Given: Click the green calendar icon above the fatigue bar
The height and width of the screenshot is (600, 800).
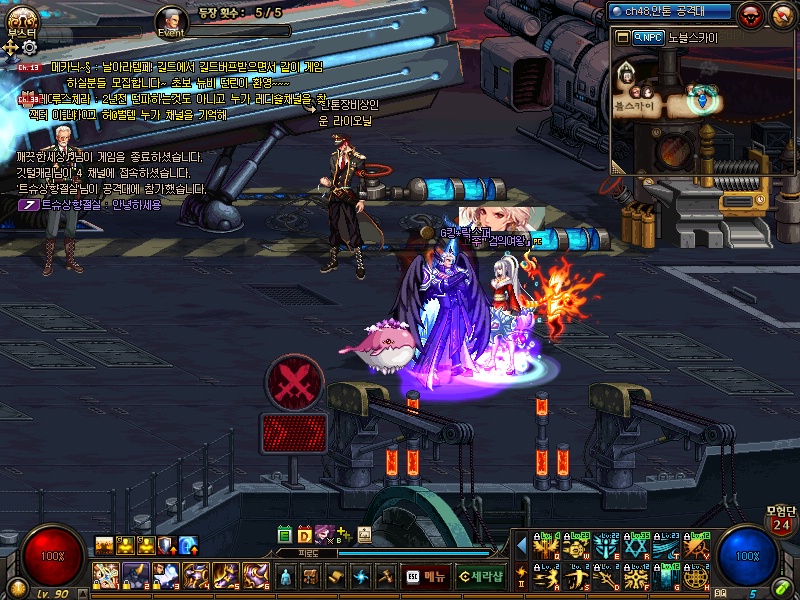Looking at the screenshot, I should pos(285,535).
